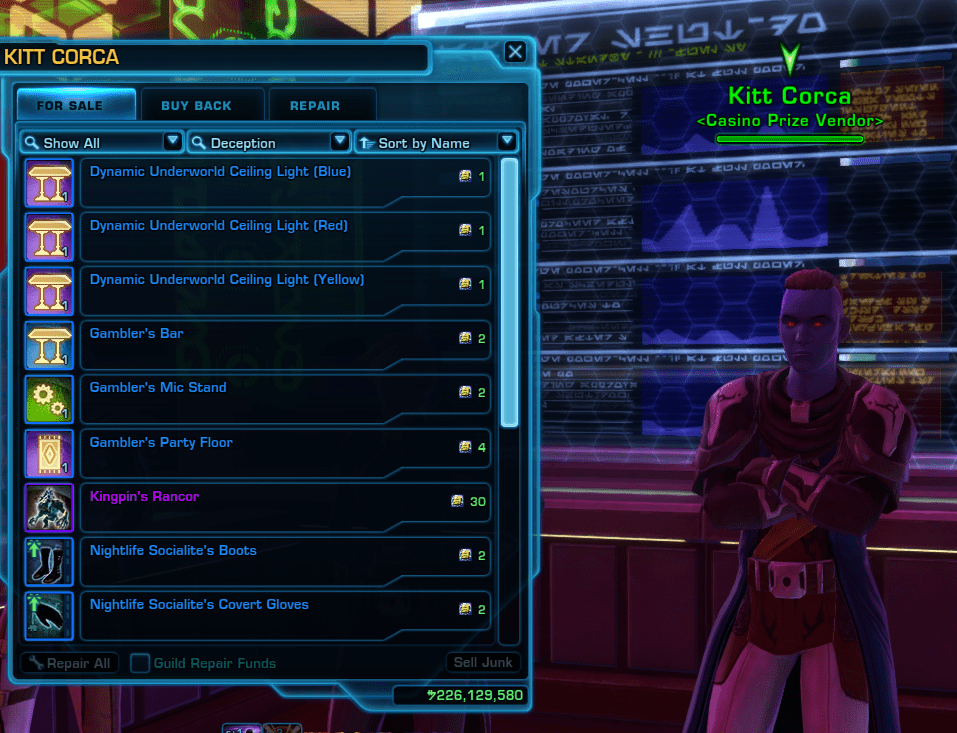This screenshot has height=733, width=957.
Task: Toggle the Guild Repair Funds checkbox
Action: 141,663
